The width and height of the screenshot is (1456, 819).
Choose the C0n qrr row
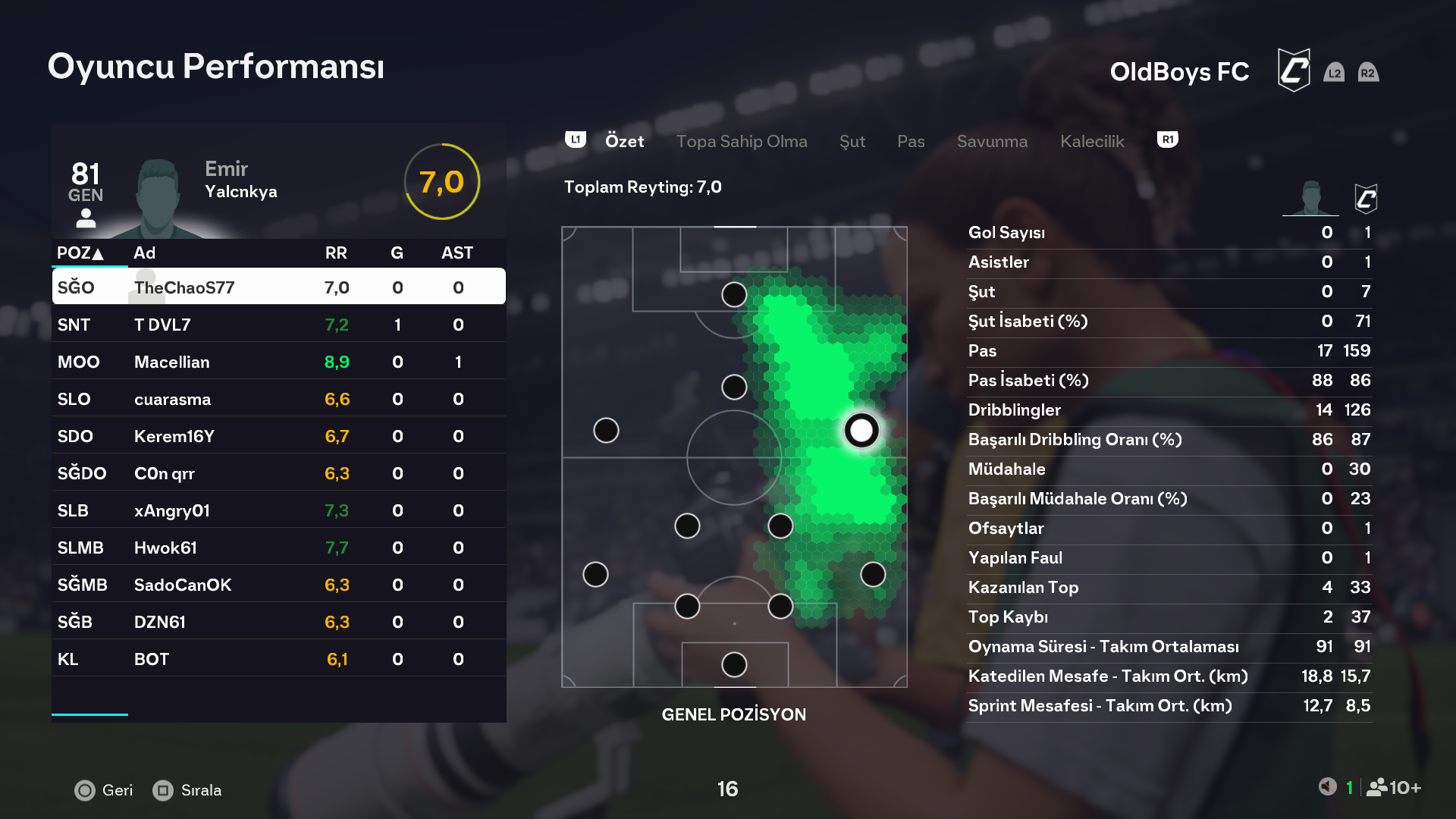coord(278,473)
